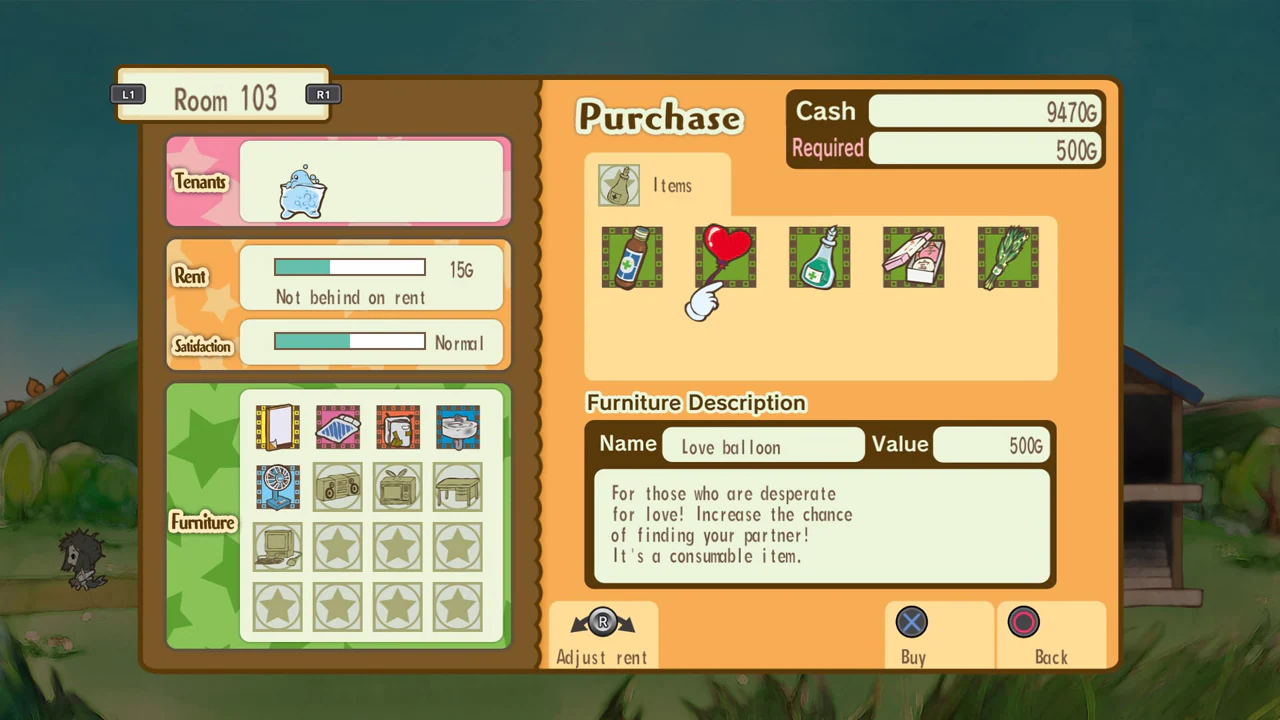Select the Love balloon item
This screenshot has width=1280, height=720.
tap(724, 256)
